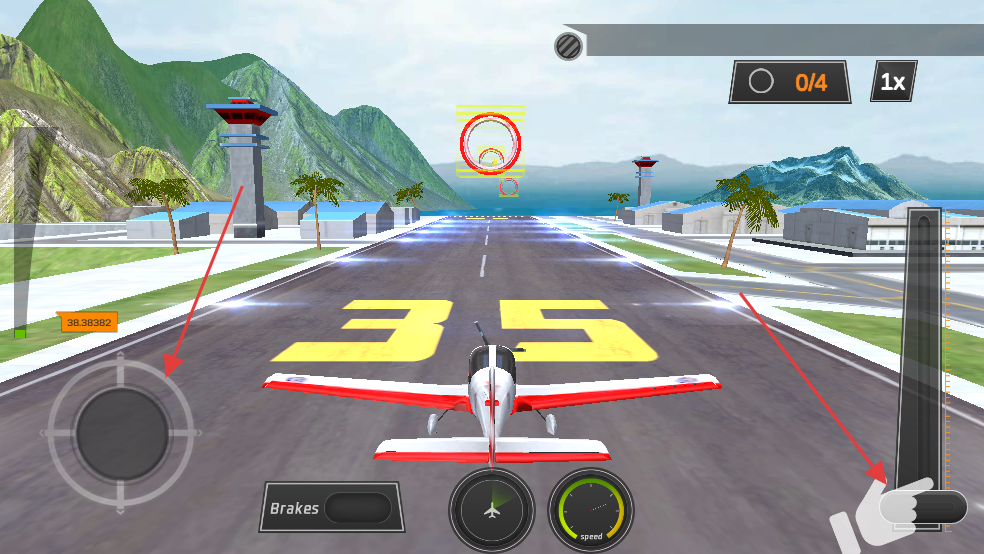
Task: Change the 1x camera speed button
Action: coord(893,82)
